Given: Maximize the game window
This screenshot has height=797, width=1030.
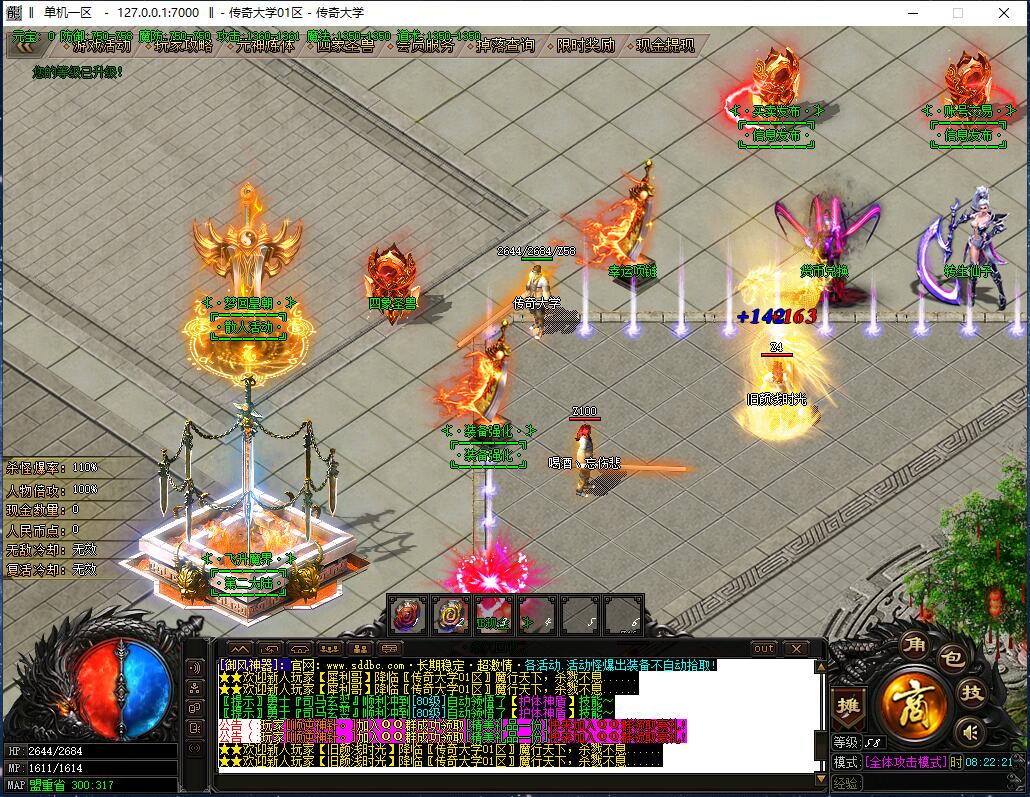Looking at the screenshot, I should (957, 13).
